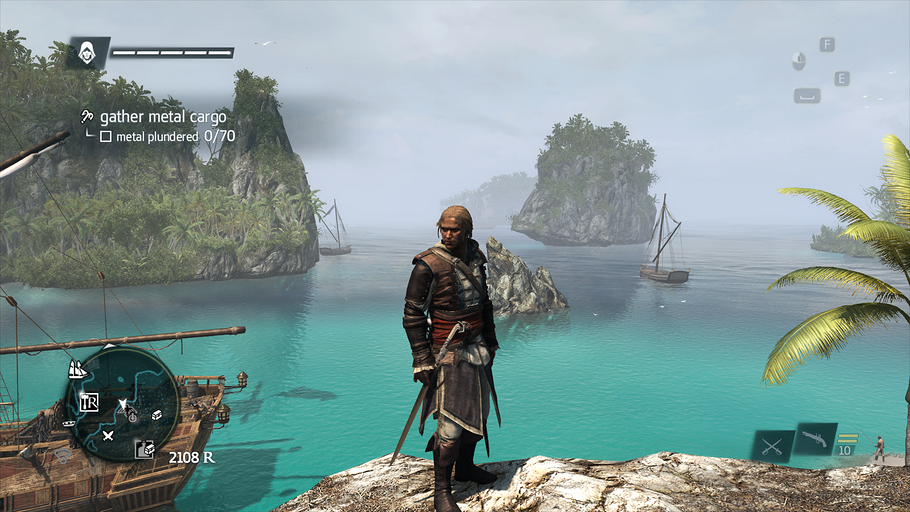Viewport: 910px width, 512px height.
Task: Open the gather metal cargo objective
Action: (x=162, y=117)
